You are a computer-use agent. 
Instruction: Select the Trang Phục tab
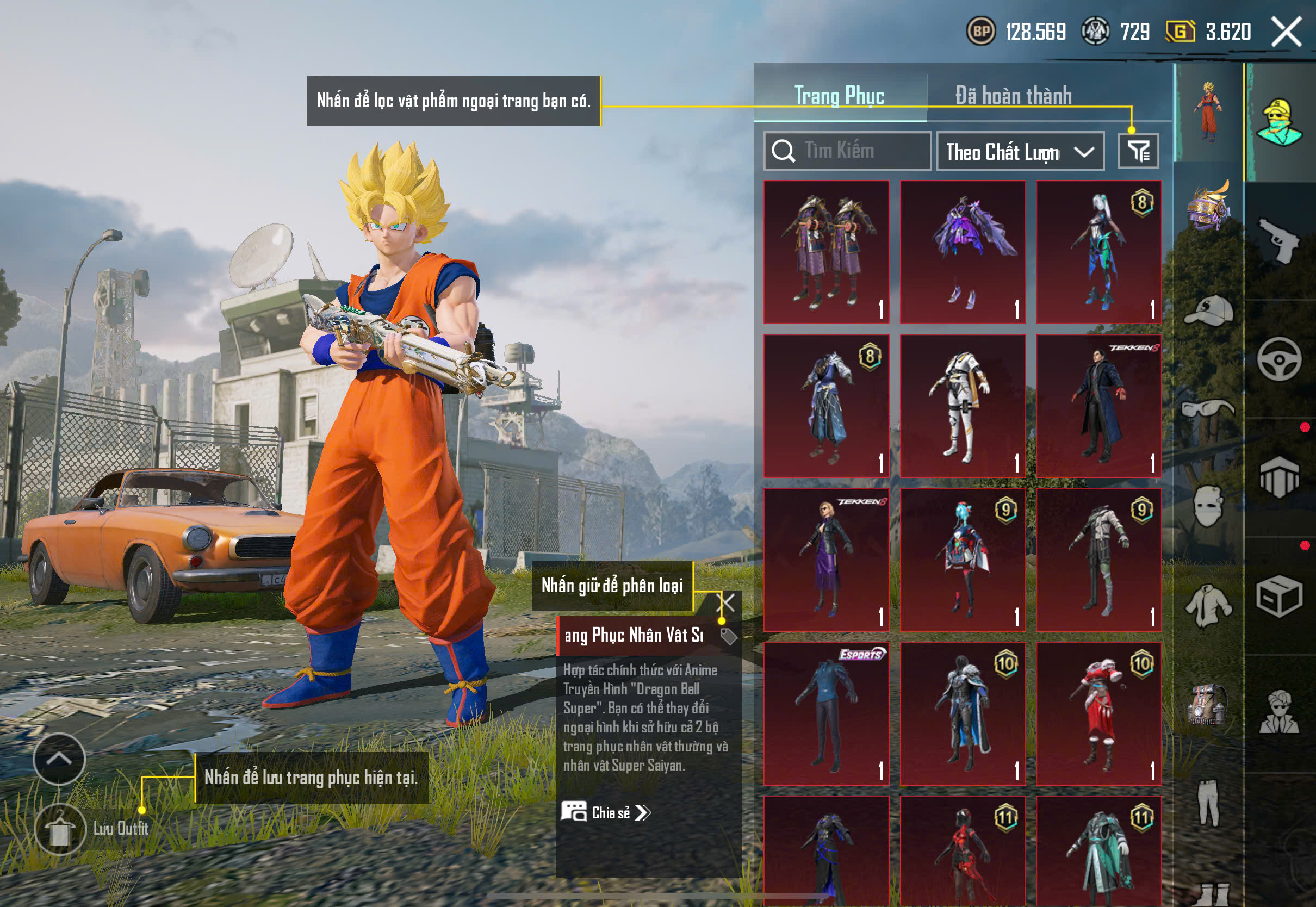[x=839, y=95]
